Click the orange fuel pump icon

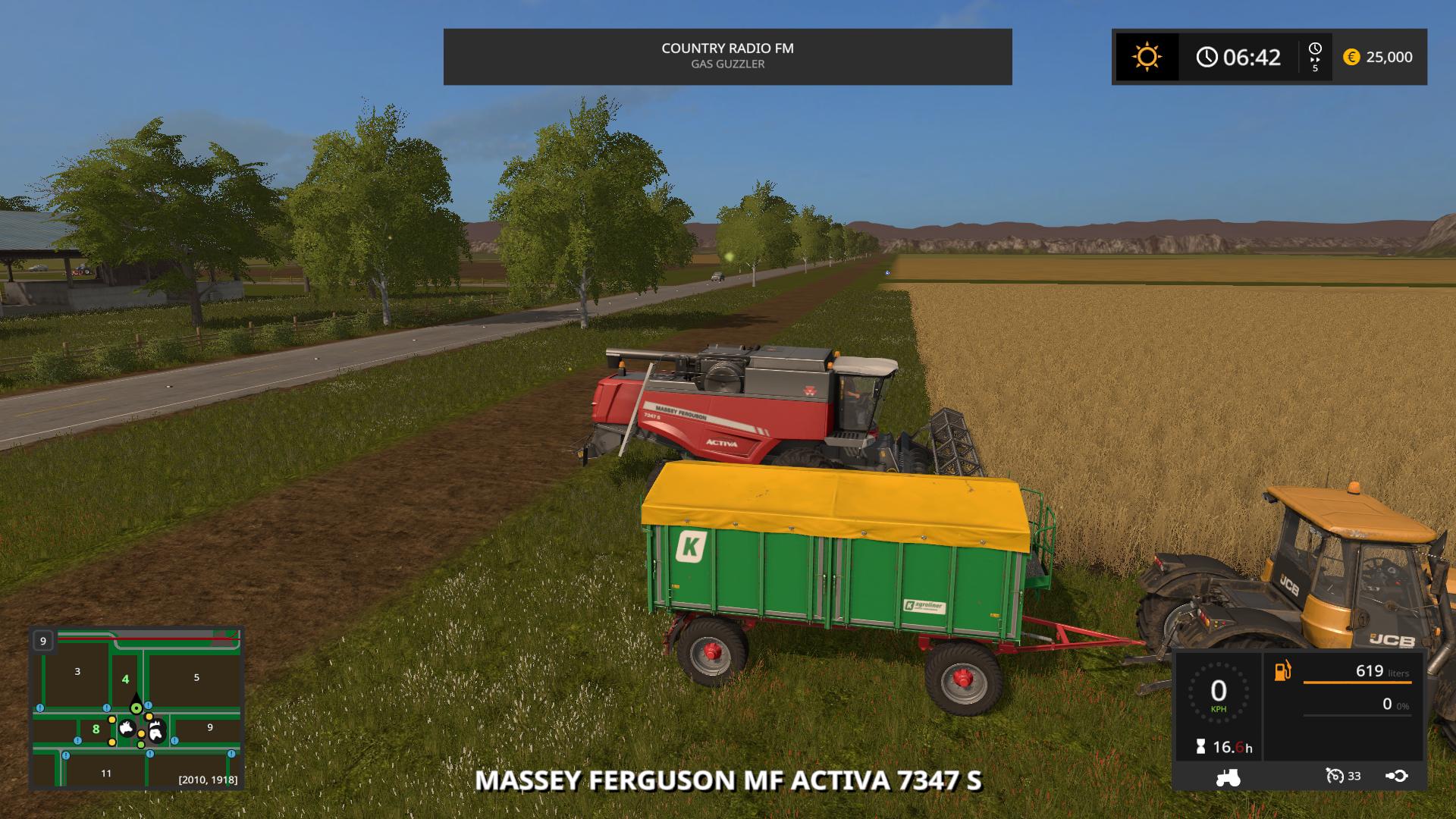click(1282, 671)
